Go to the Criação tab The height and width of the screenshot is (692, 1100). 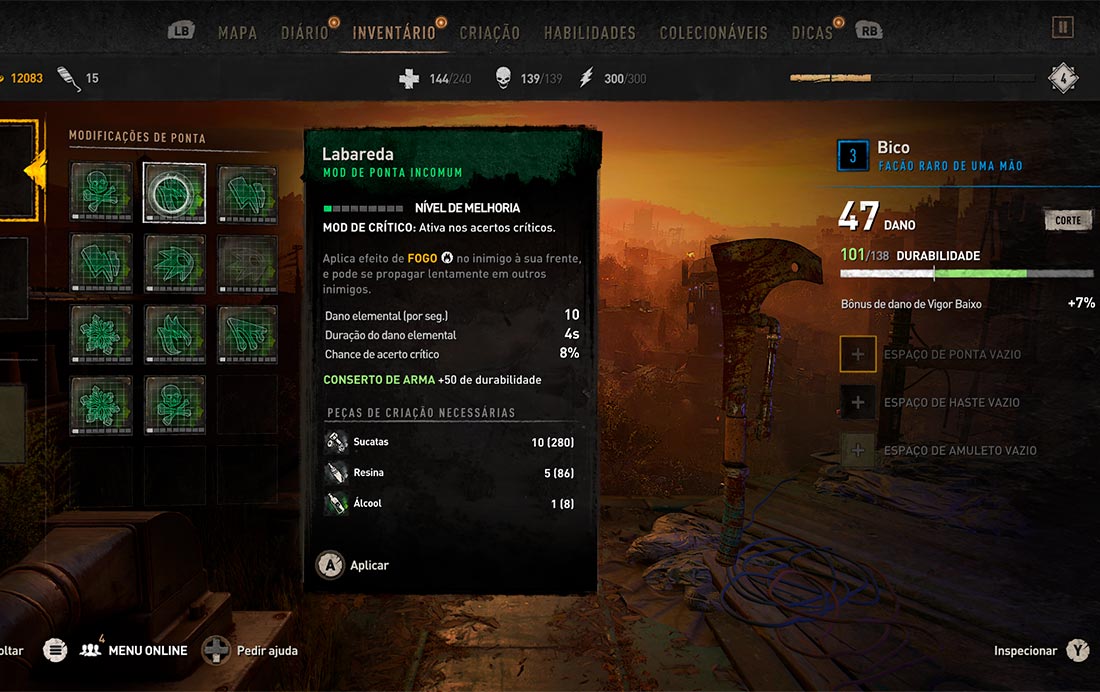[x=489, y=33]
